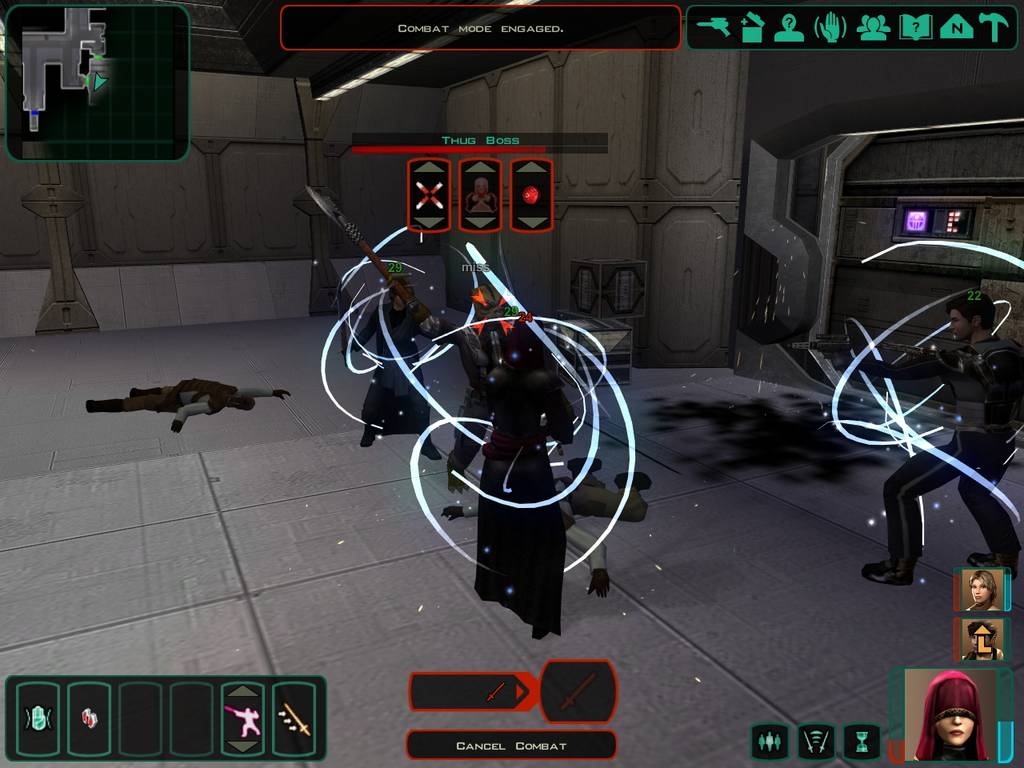The width and height of the screenshot is (1024, 768).
Task: Use the red medpac item slot
Action: click(x=88, y=718)
